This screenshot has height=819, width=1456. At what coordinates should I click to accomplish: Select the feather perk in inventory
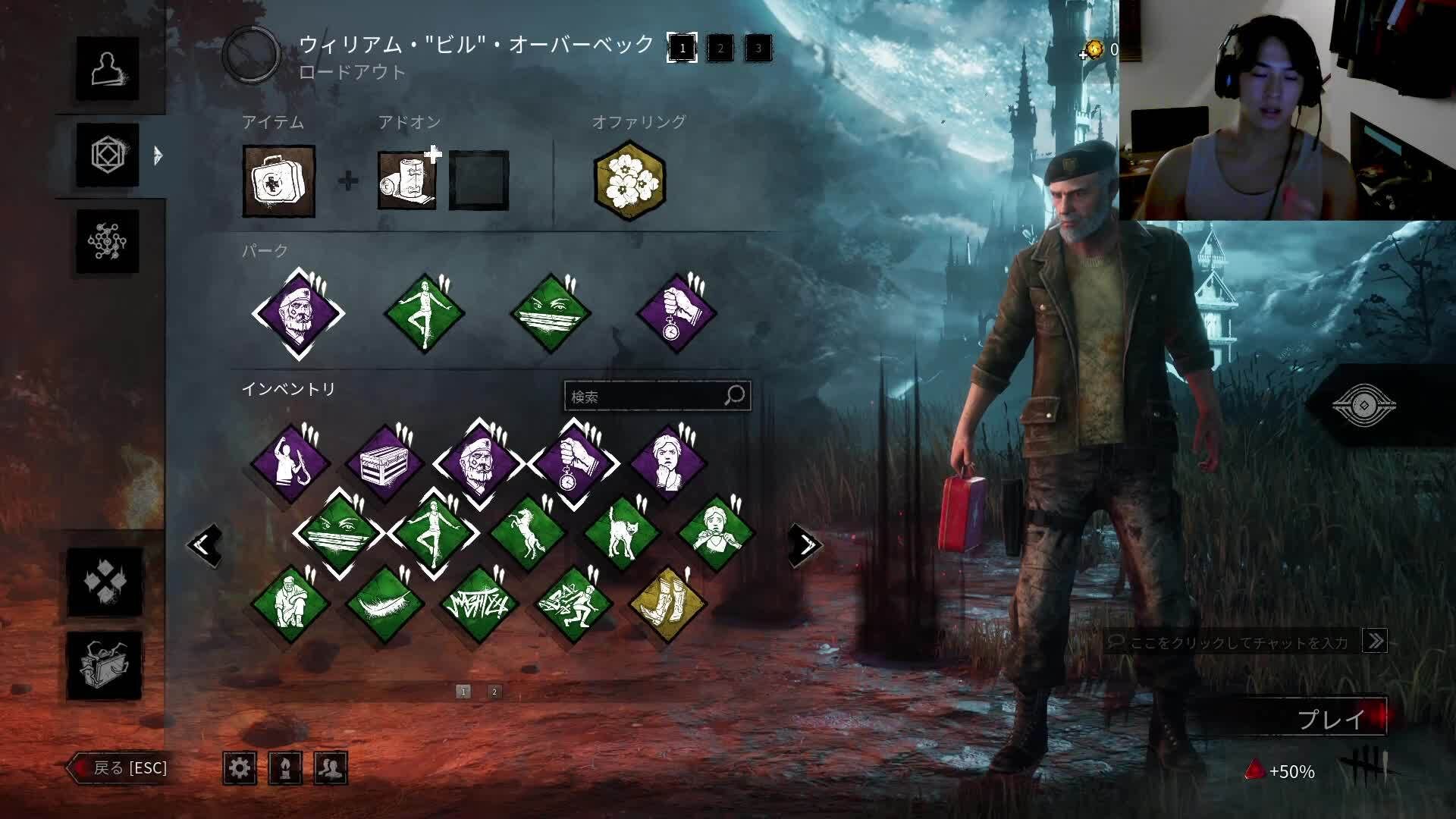tap(384, 604)
